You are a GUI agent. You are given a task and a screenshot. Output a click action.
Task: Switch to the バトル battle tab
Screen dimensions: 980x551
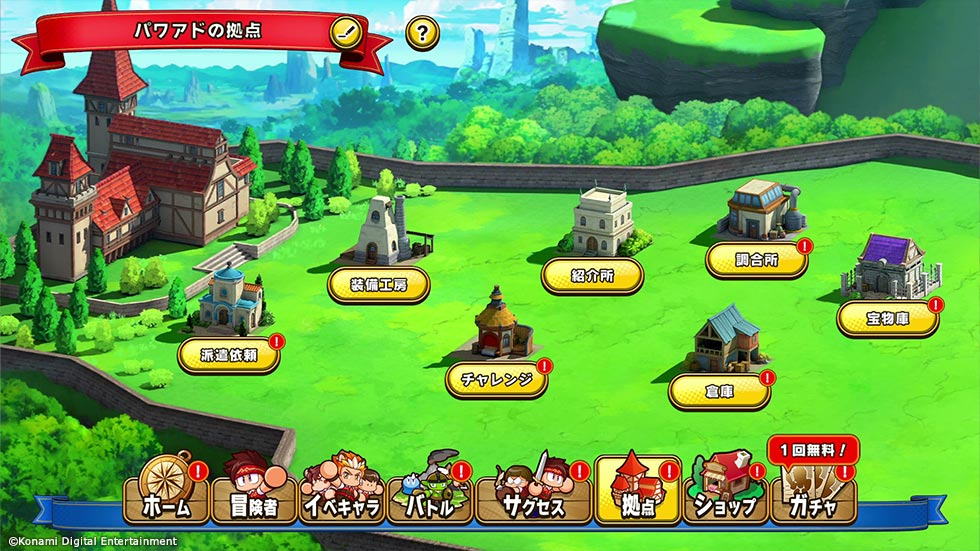coord(430,492)
